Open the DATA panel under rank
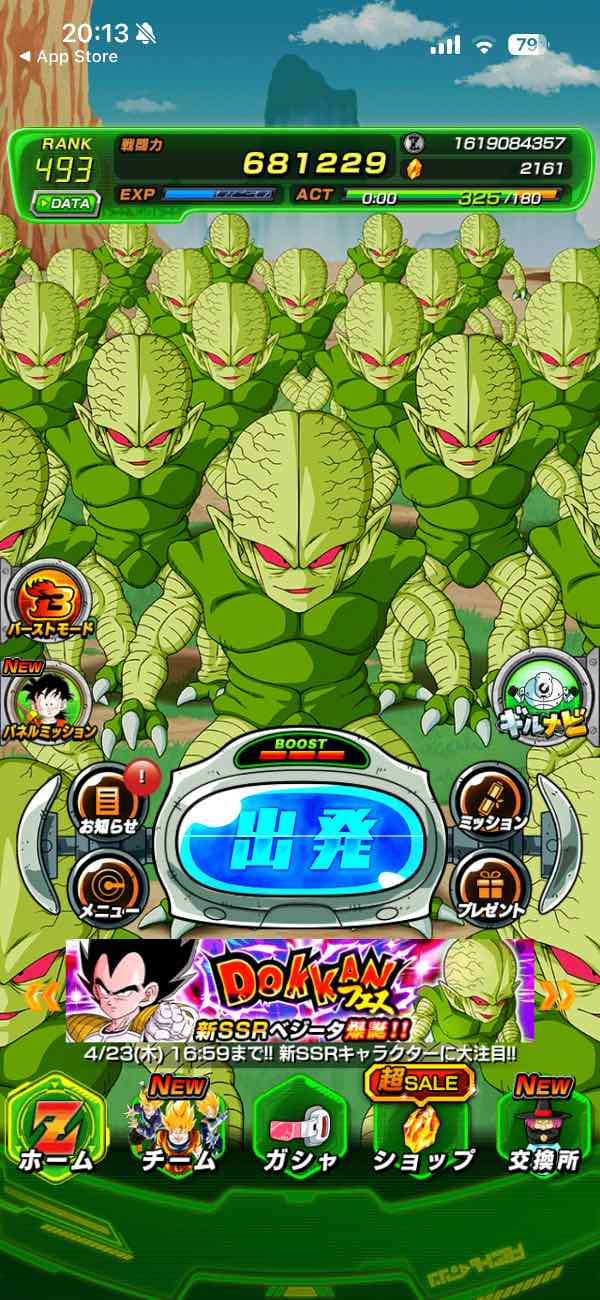The width and height of the screenshot is (600, 1300). pos(65,203)
